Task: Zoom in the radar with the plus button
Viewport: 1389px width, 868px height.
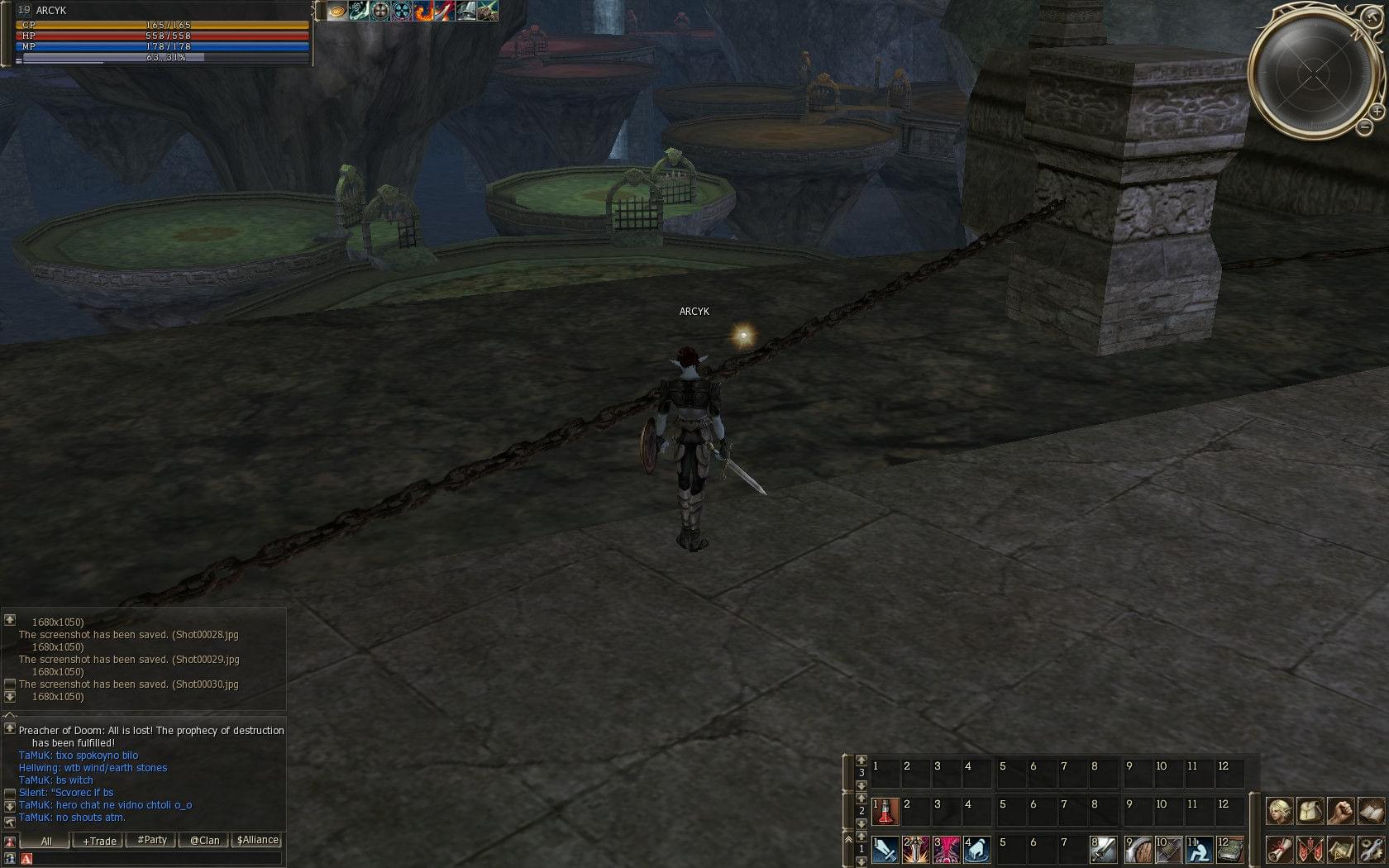Action: [x=1377, y=111]
